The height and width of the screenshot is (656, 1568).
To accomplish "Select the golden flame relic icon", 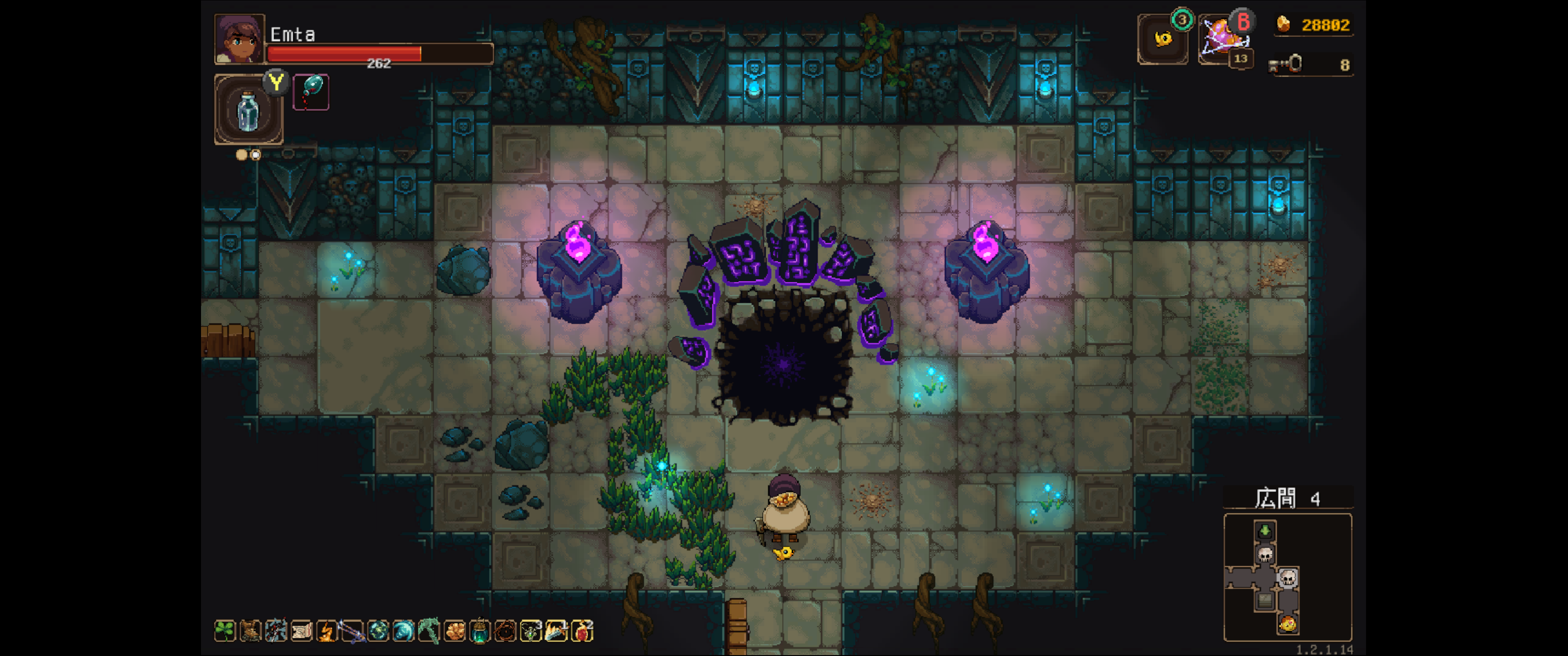I will click(x=327, y=631).
